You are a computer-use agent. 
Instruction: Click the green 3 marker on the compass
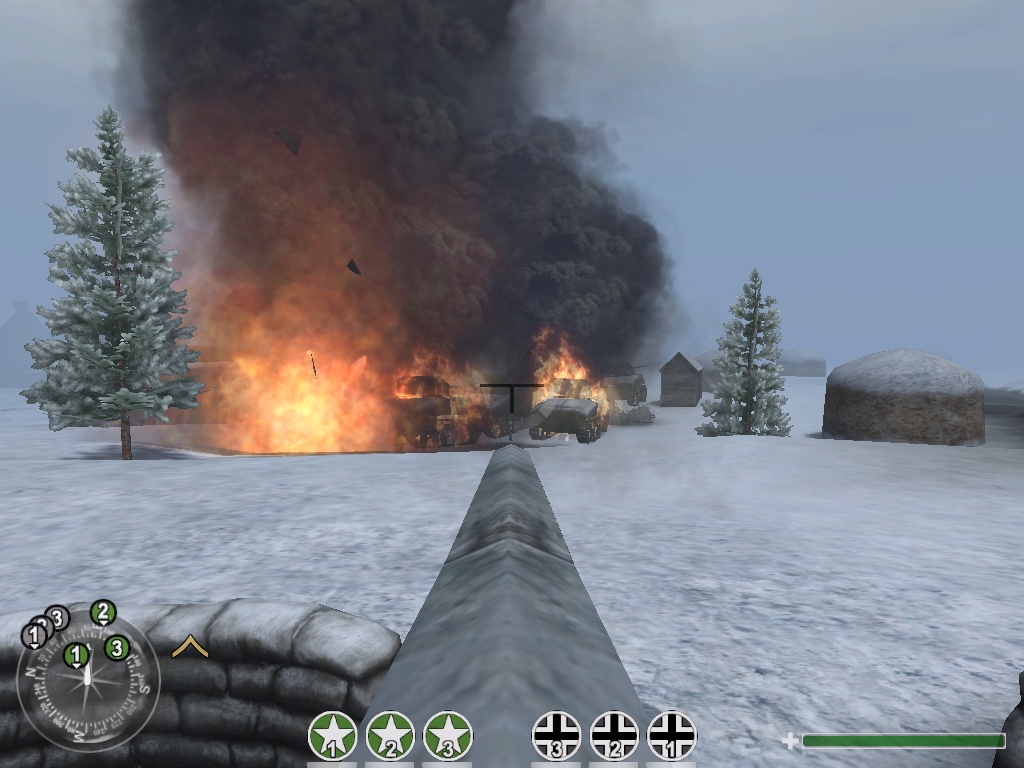(x=116, y=648)
